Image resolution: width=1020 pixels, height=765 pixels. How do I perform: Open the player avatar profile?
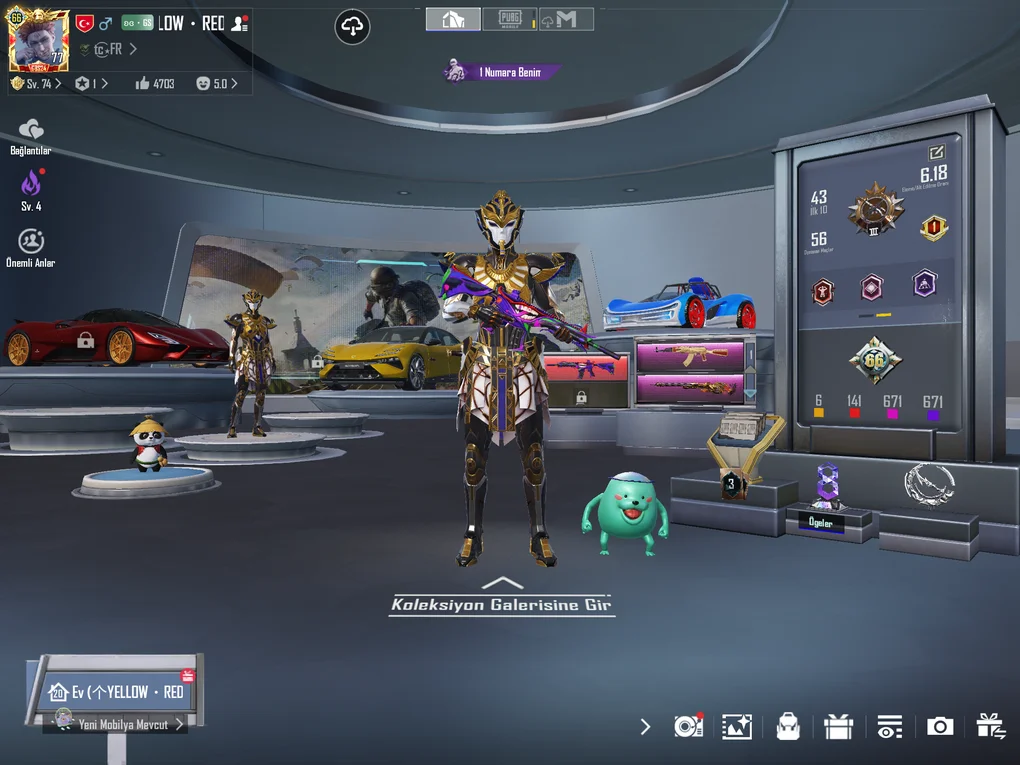[x=38, y=40]
